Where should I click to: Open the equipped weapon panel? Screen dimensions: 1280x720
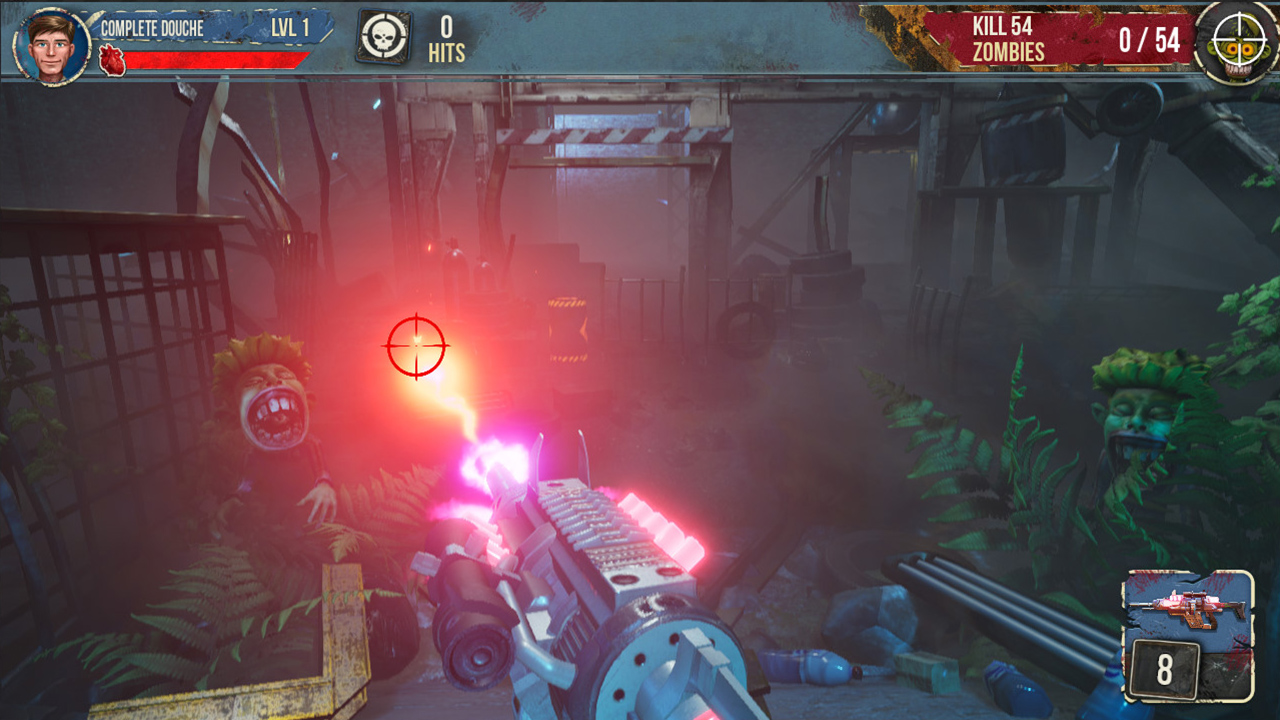click(1188, 635)
